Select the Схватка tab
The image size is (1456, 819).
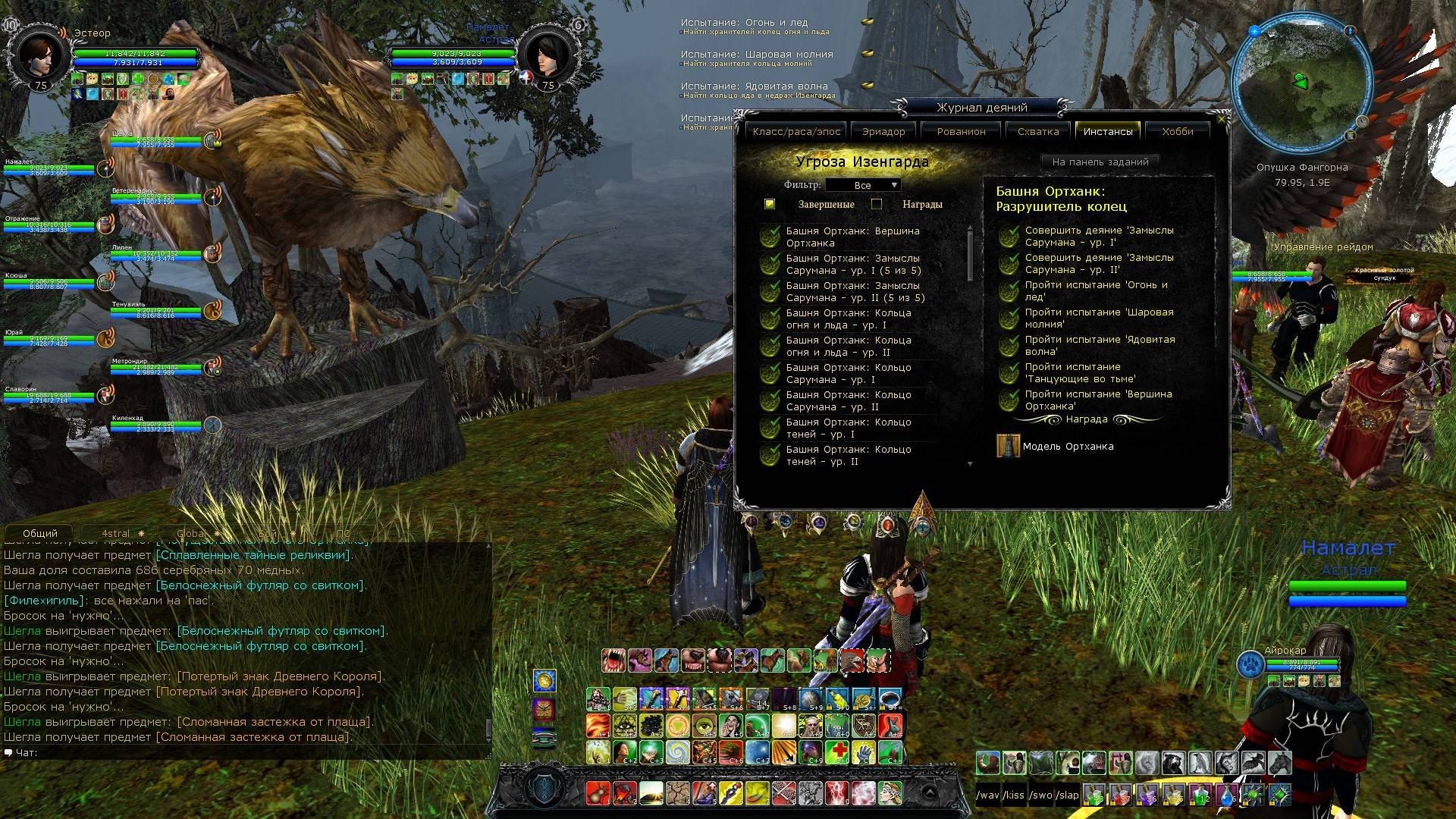point(1037,131)
